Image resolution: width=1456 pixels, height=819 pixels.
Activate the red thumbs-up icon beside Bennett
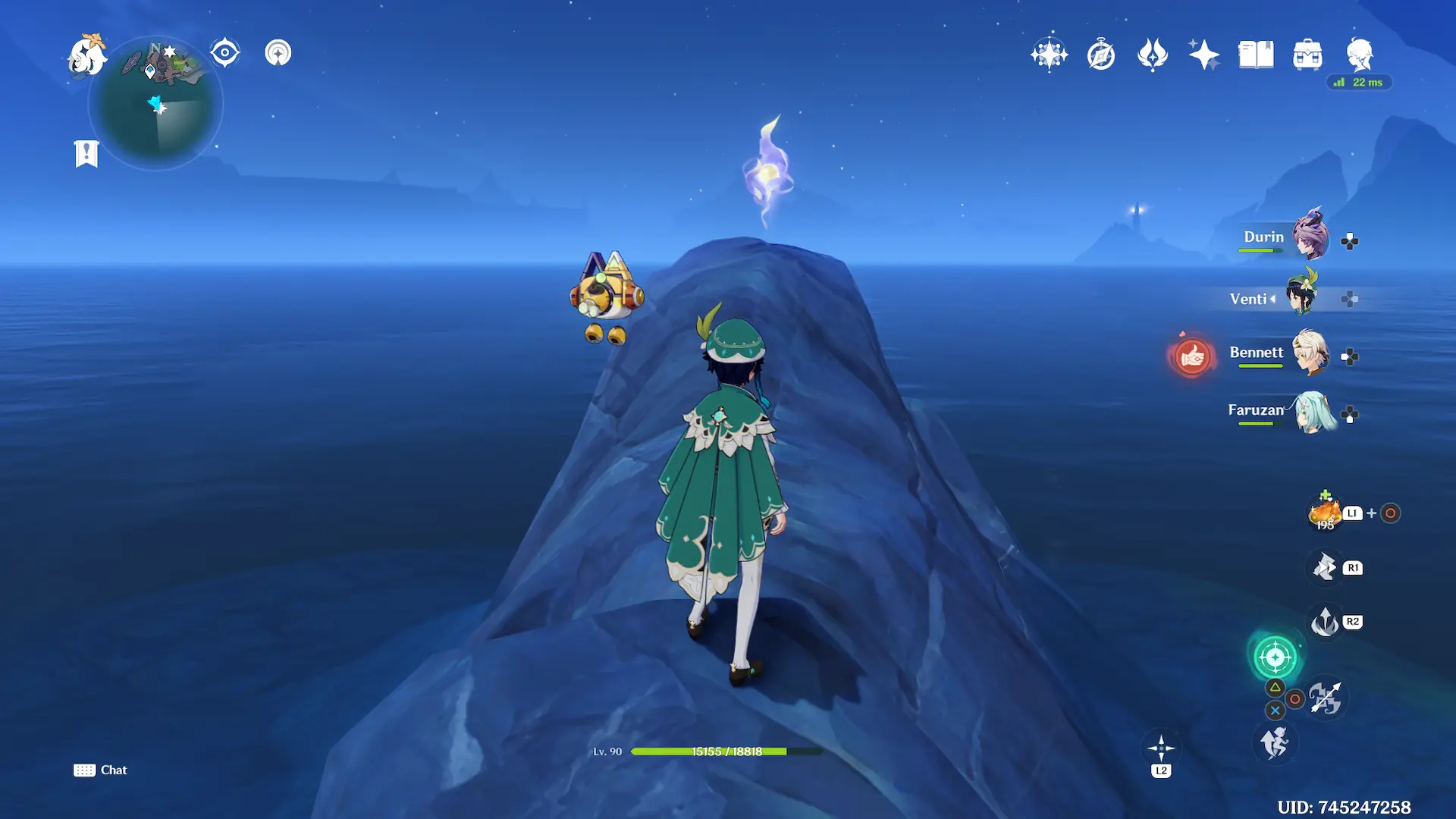tap(1192, 356)
